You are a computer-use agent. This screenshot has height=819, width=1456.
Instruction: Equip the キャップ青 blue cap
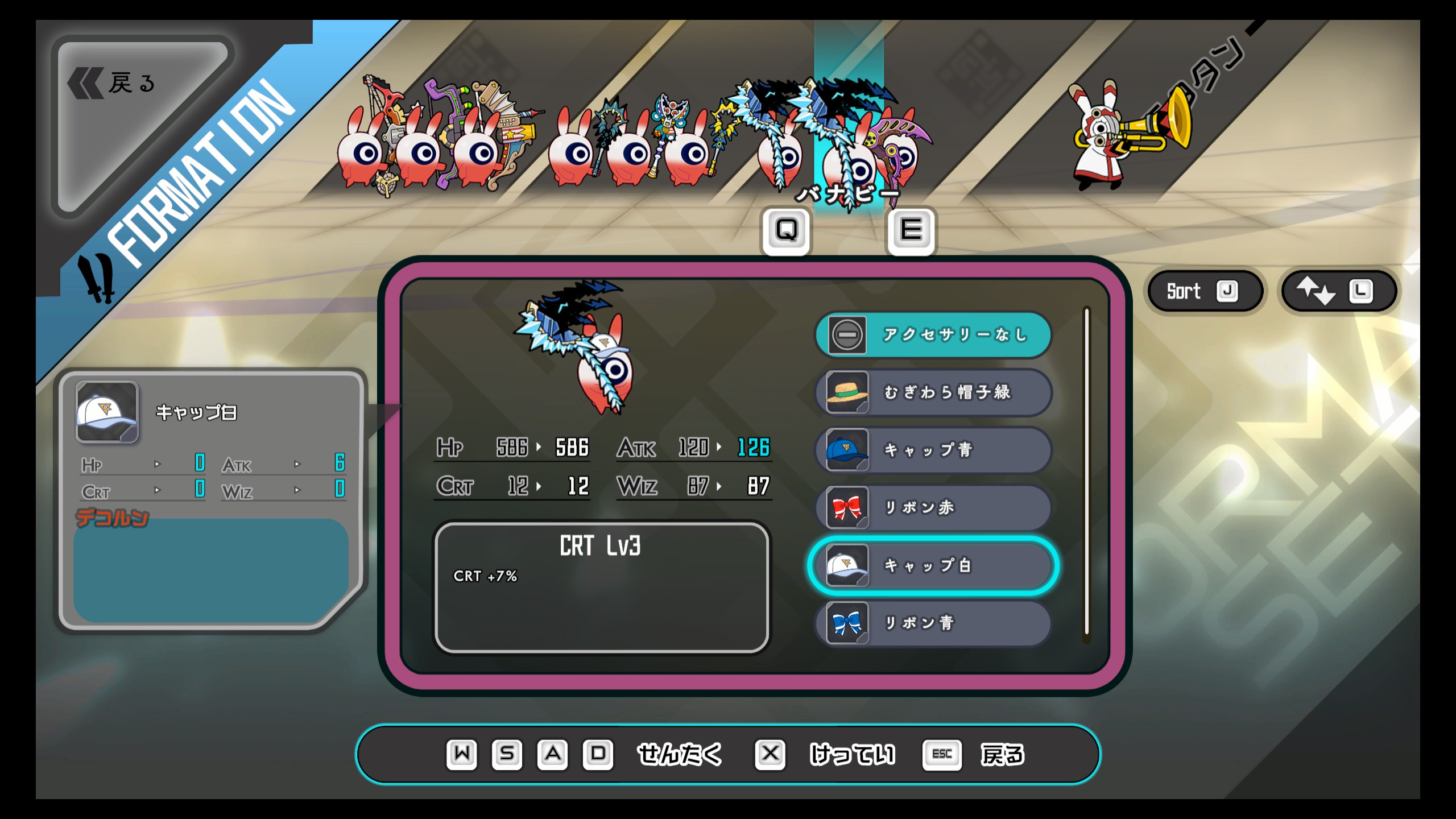coord(933,450)
